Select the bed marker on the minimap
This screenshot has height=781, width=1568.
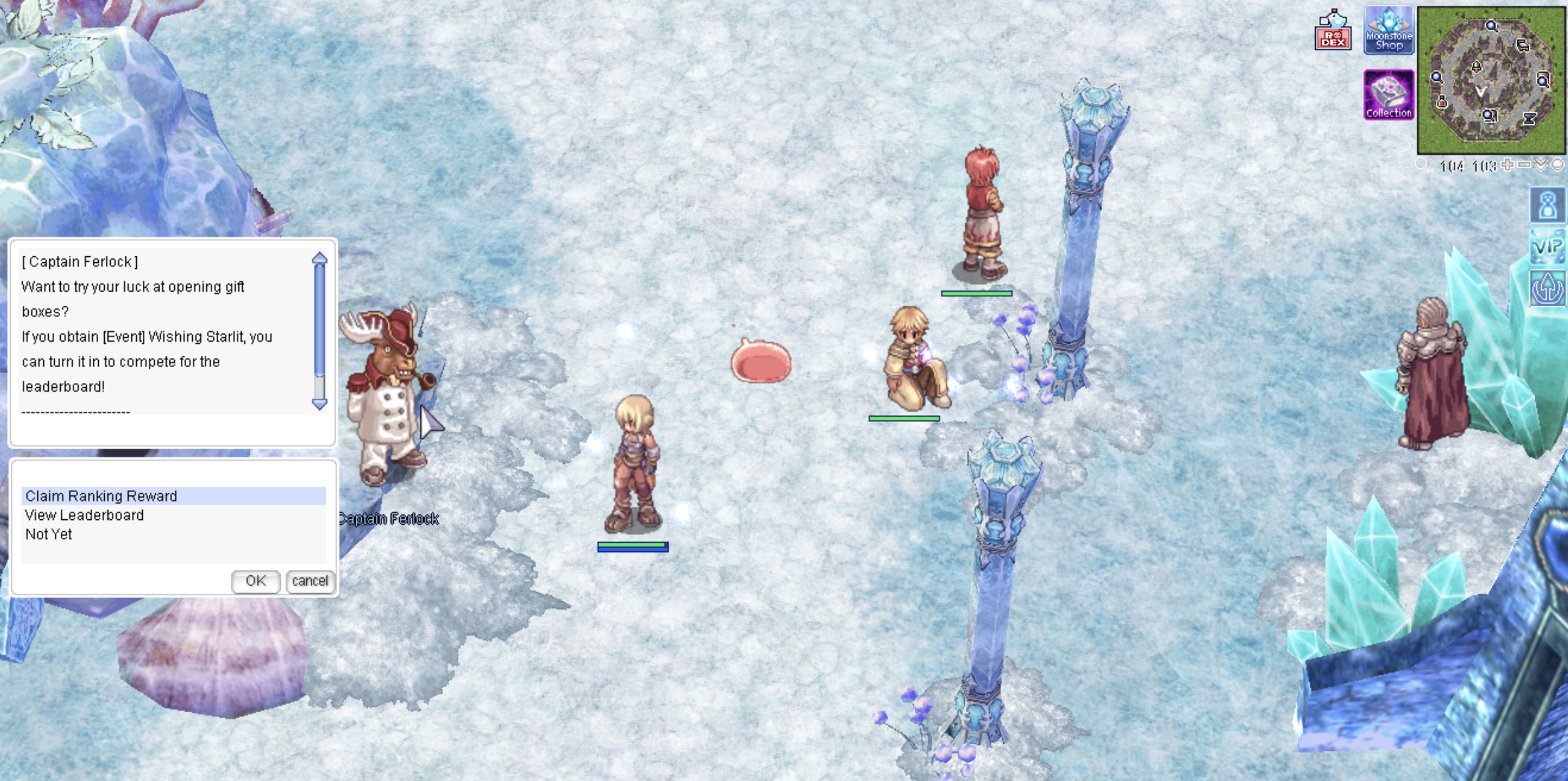tap(1523, 45)
